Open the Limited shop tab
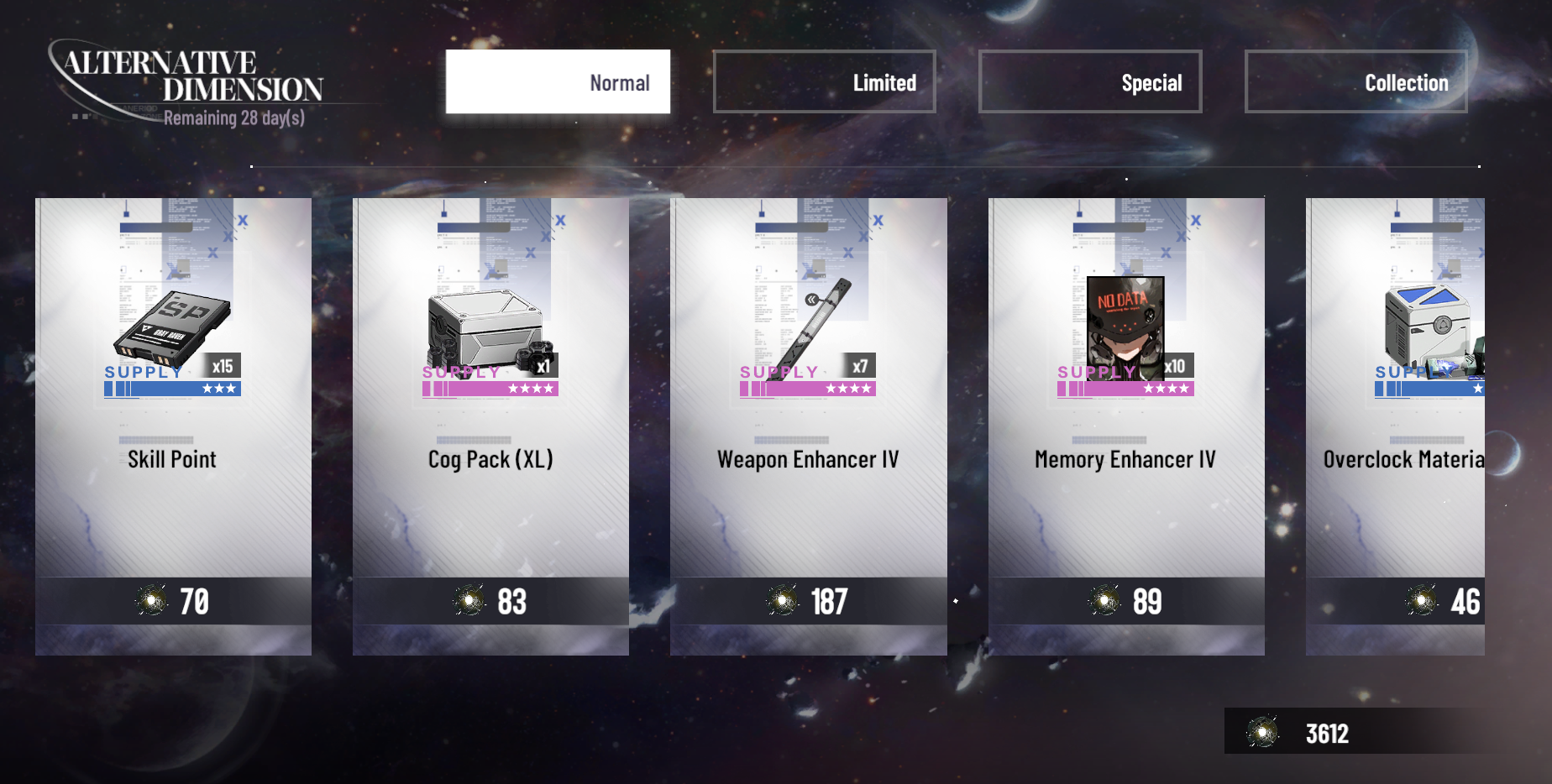Image resolution: width=1552 pixels, height=784 pixels. click(x=824, y=81)
